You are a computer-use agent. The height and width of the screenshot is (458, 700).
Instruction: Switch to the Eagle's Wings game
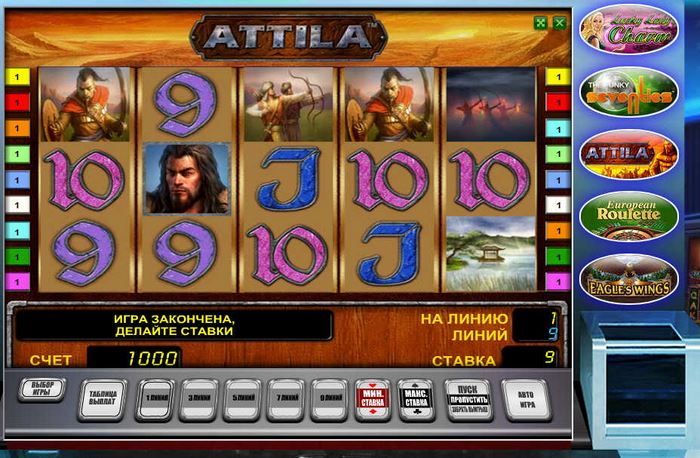pyautogui.click(x=630, y=279)
